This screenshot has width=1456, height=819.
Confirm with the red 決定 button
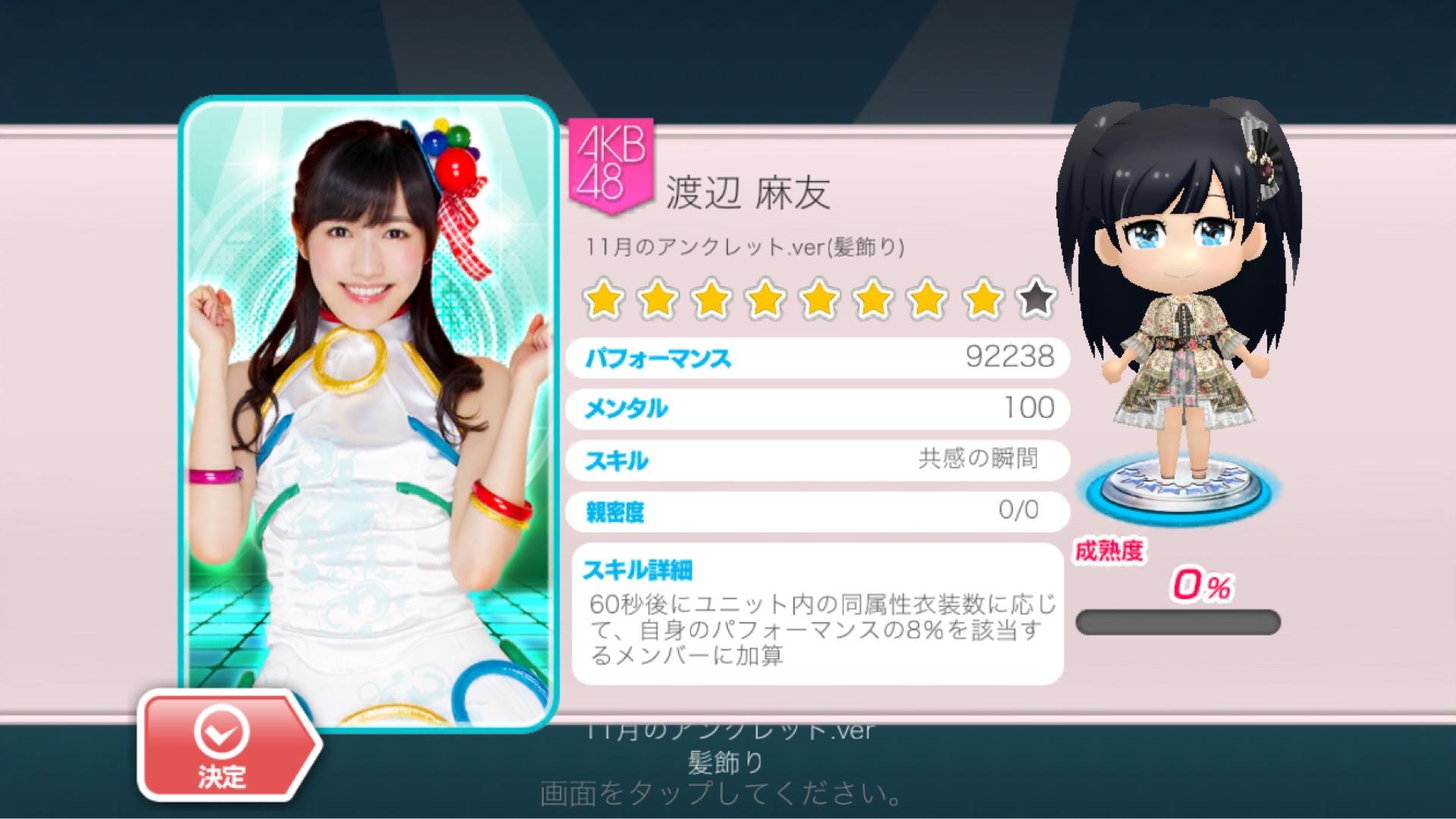click(x=224, y=745)
